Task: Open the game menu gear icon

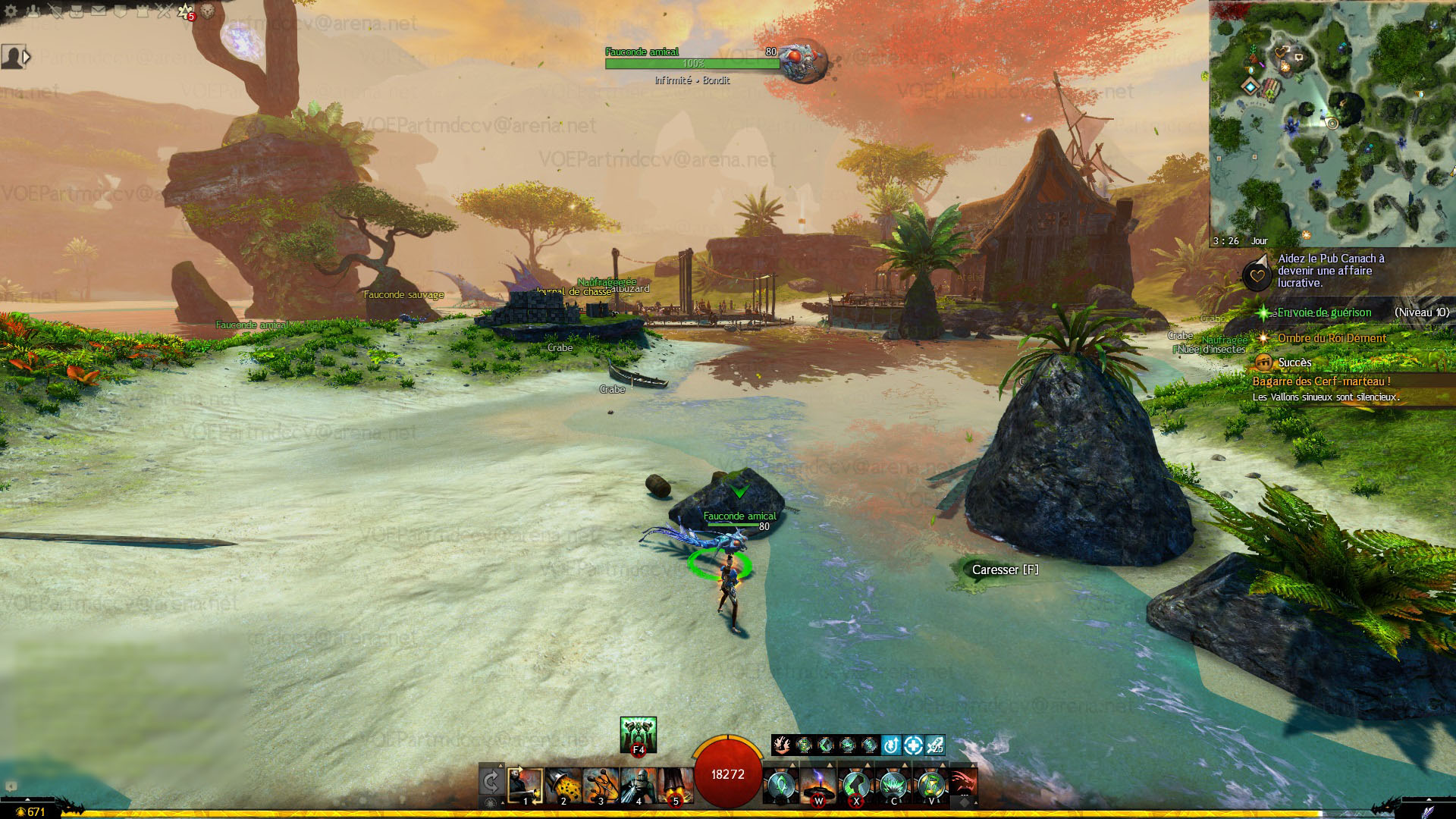Action: pos(11,11)
